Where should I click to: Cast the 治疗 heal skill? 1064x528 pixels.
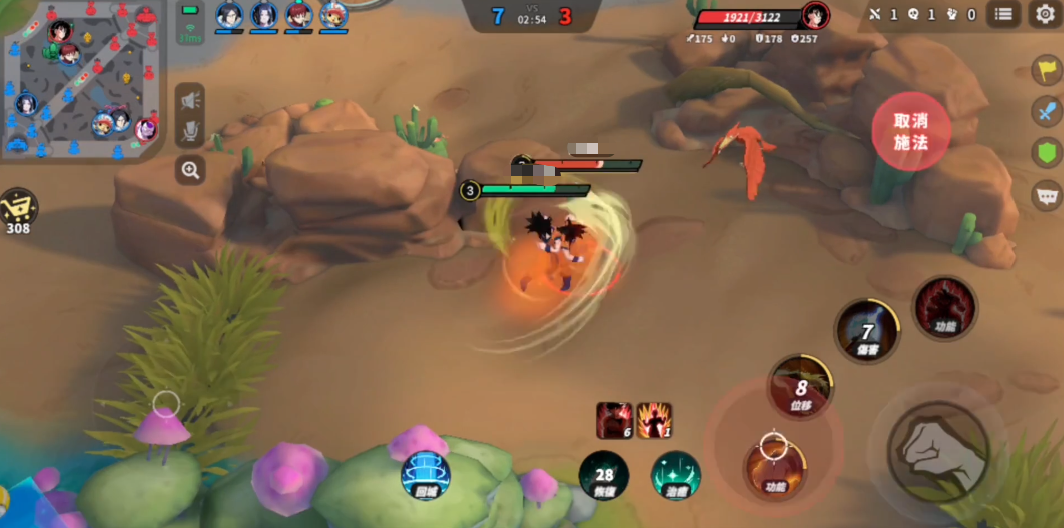[x=676, y=475]
